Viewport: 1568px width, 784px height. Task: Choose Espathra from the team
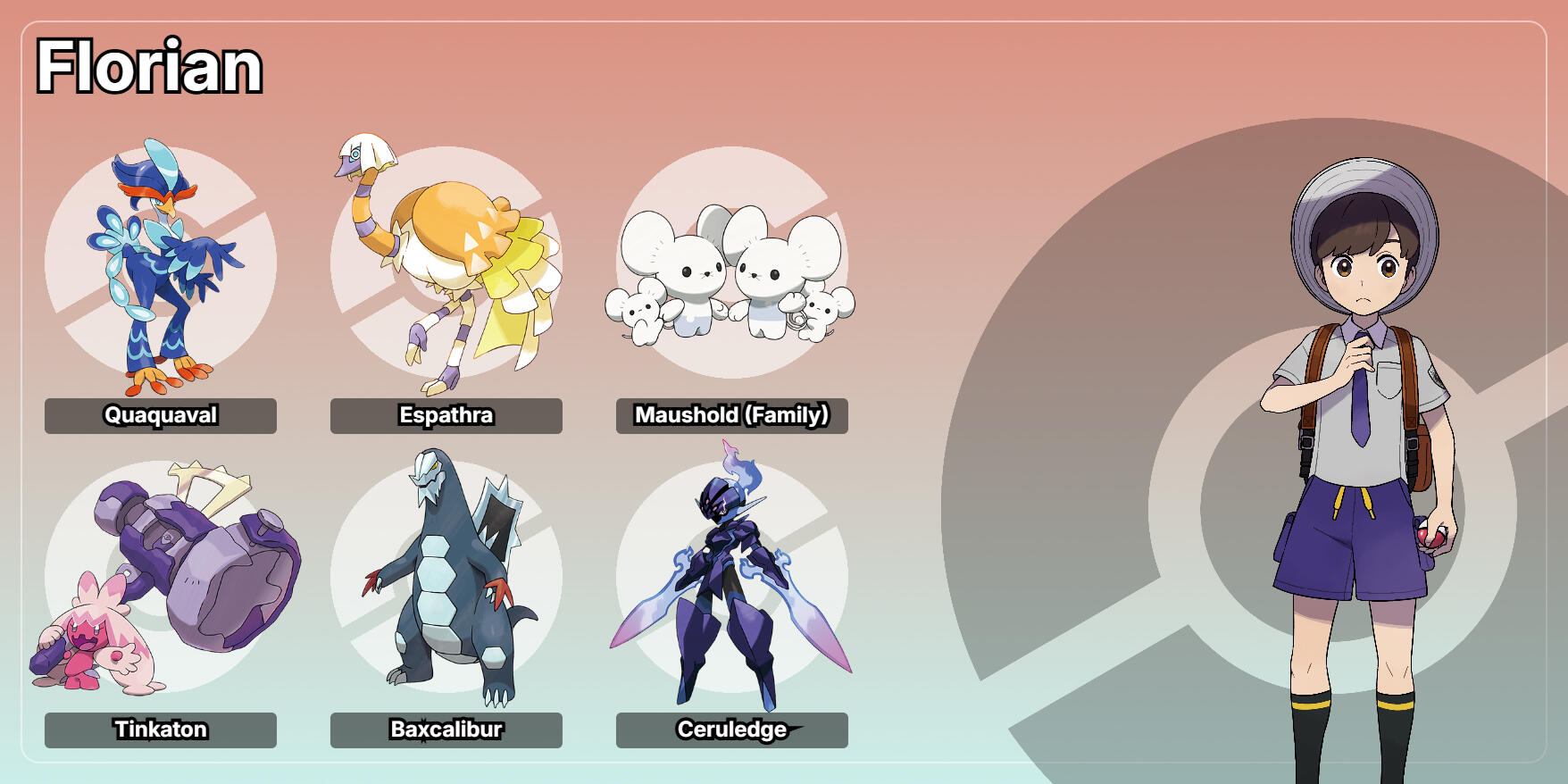click(446, 268)
